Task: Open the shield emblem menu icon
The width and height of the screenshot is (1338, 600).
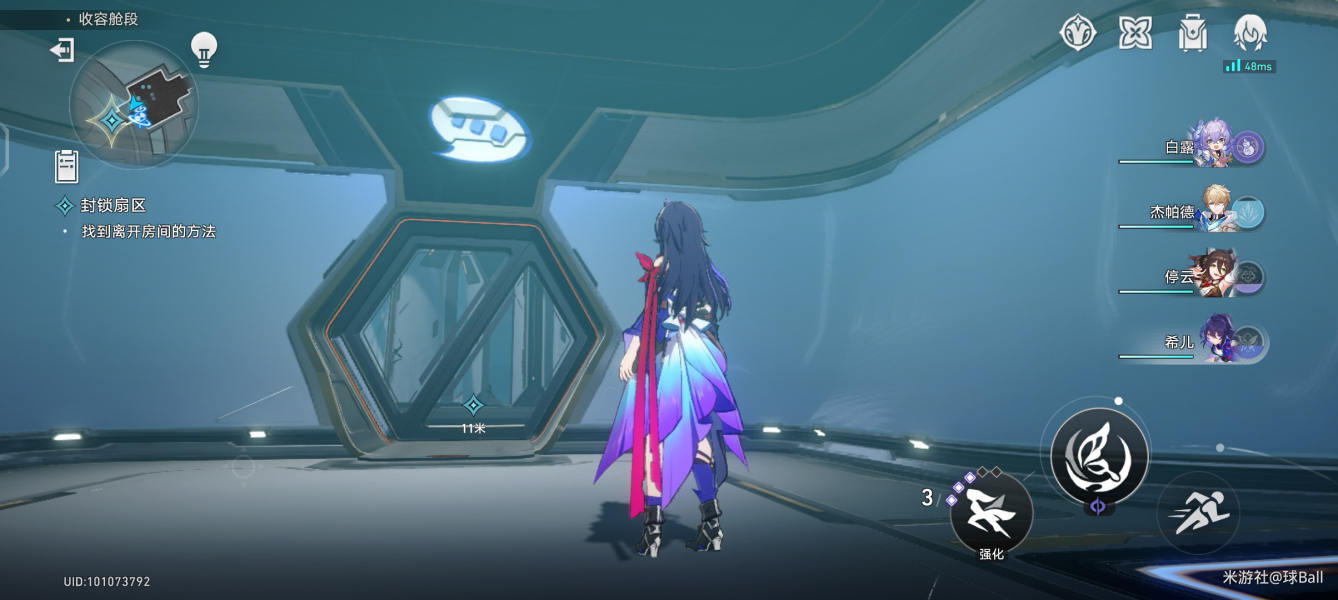Action: point(1078,34)
